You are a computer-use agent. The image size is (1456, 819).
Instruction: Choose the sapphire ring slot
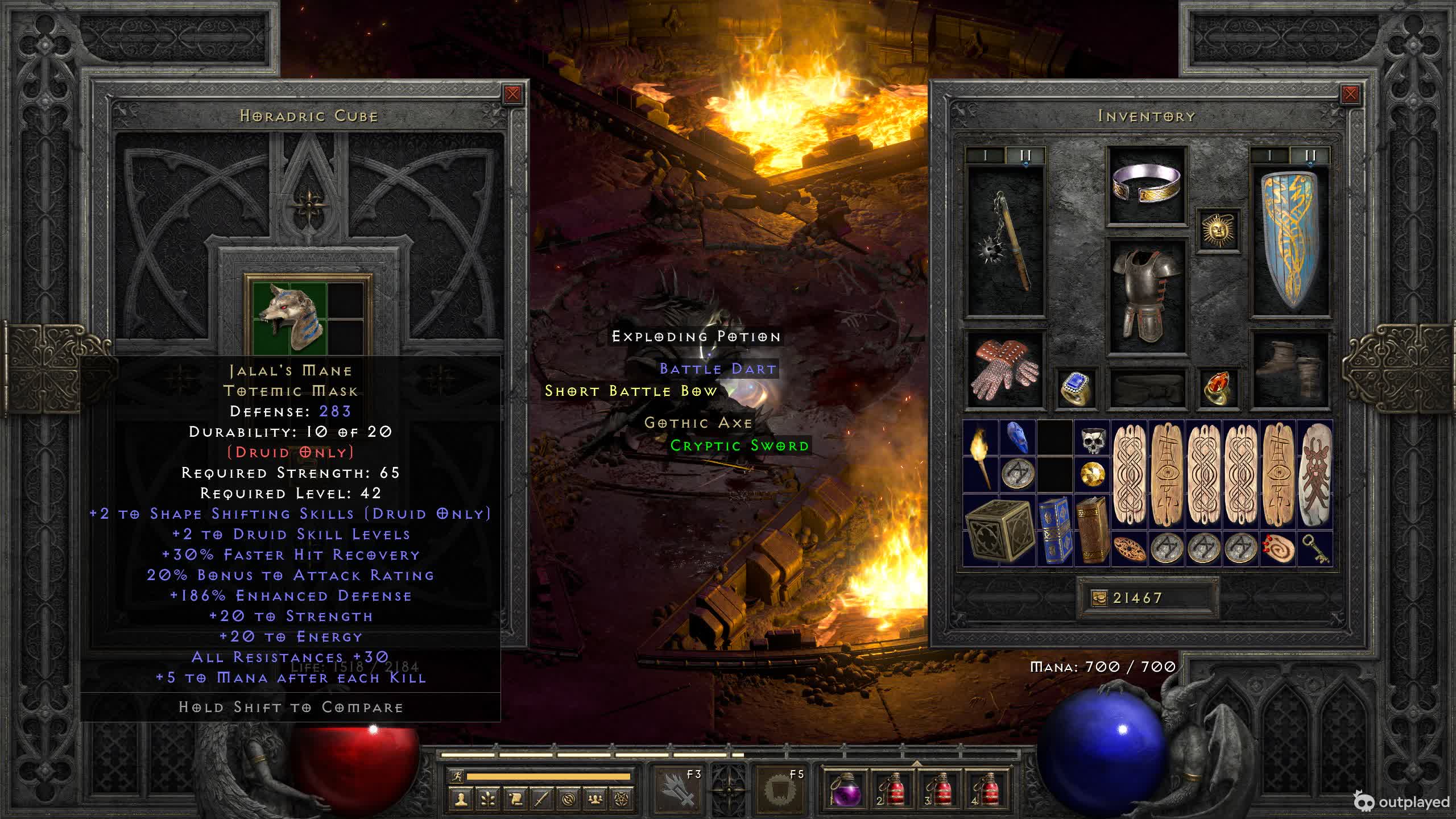pos(1076,388)
